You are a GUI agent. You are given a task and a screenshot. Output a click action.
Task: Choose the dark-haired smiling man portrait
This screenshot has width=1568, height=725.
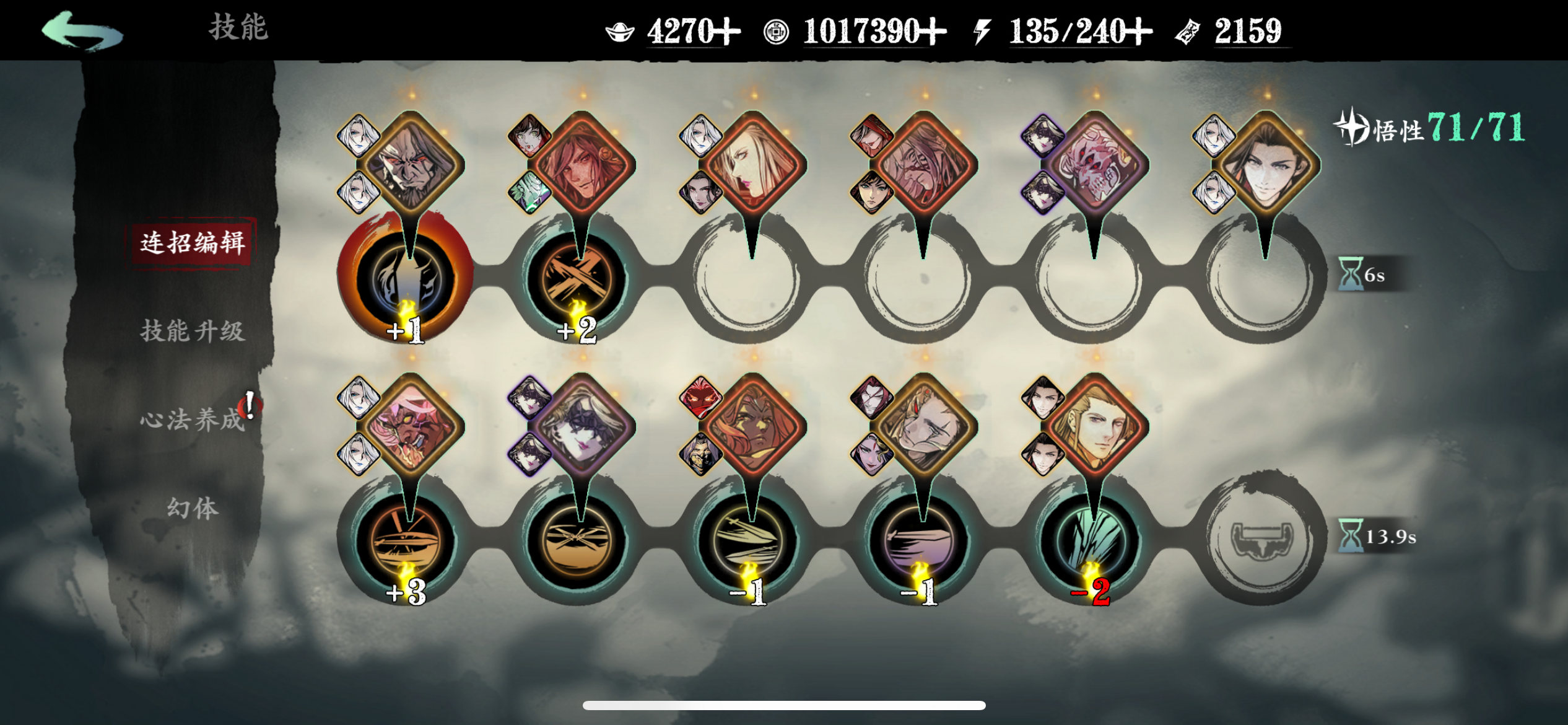1266,164
